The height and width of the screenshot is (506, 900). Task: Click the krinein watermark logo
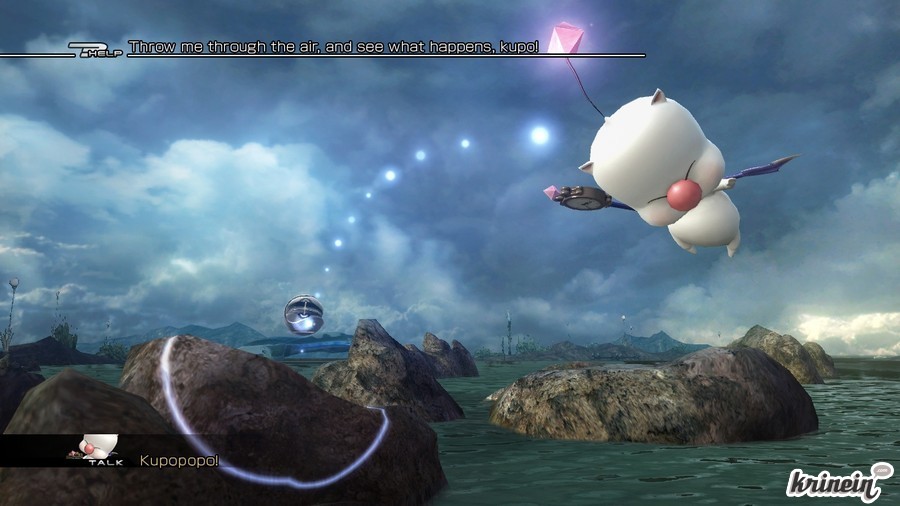click(837, 482)
